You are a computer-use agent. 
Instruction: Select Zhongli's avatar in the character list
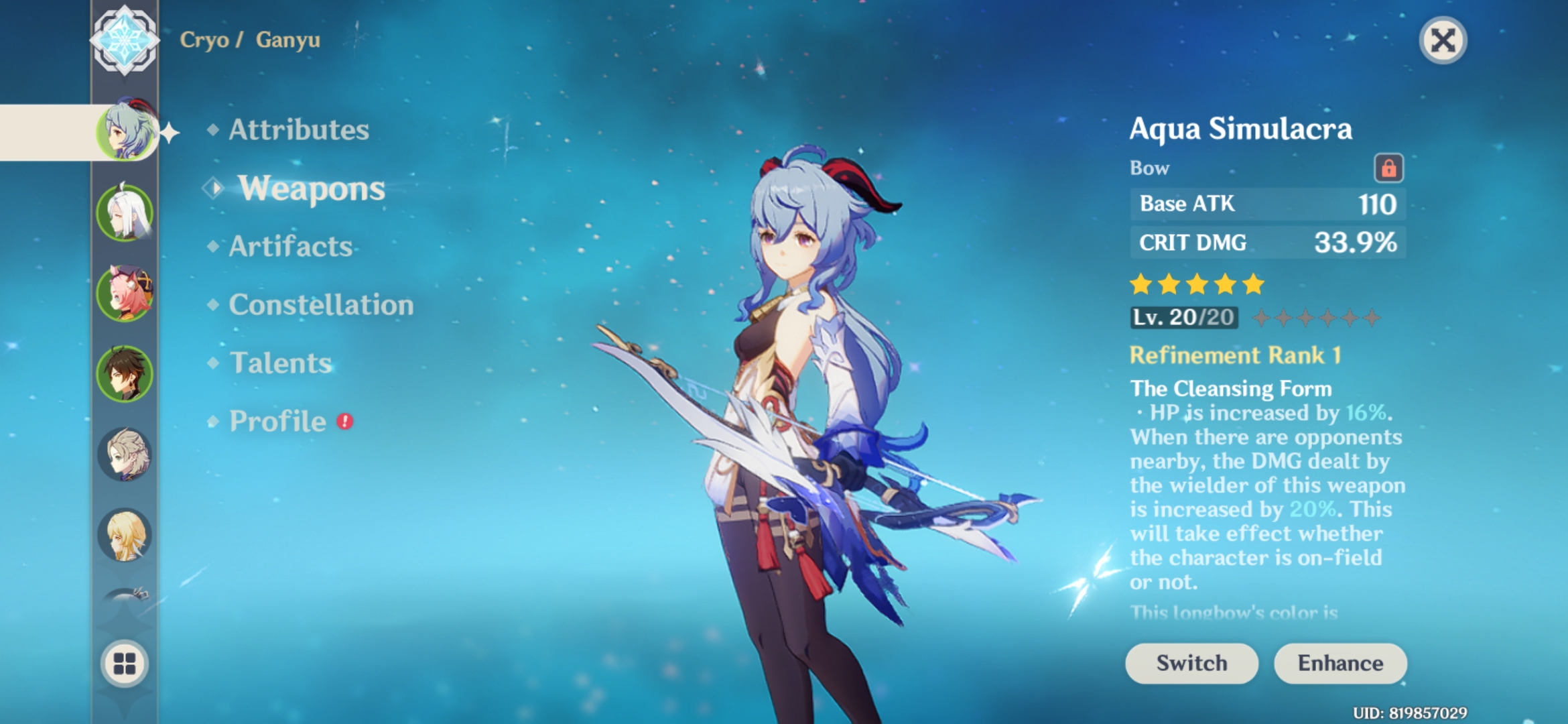[x=124, y=374]
